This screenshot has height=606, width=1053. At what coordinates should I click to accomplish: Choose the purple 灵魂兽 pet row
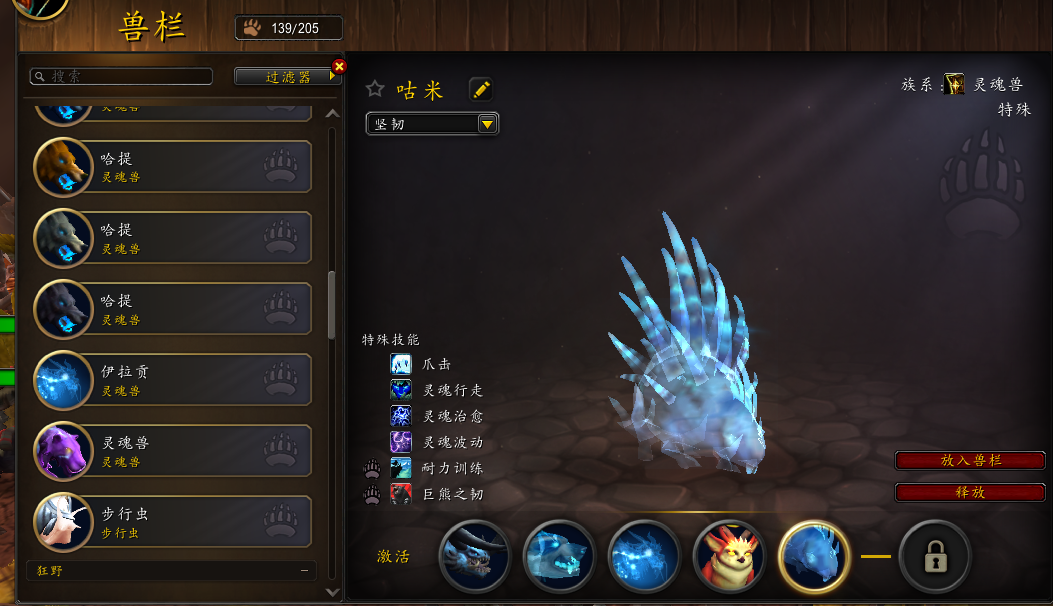[173, 451]
